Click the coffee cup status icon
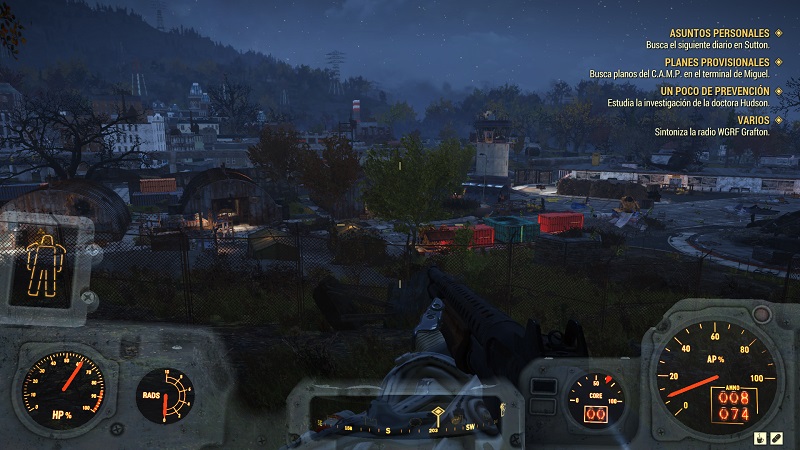The height and width of the screenshot is (450, 800). point(759,438)
